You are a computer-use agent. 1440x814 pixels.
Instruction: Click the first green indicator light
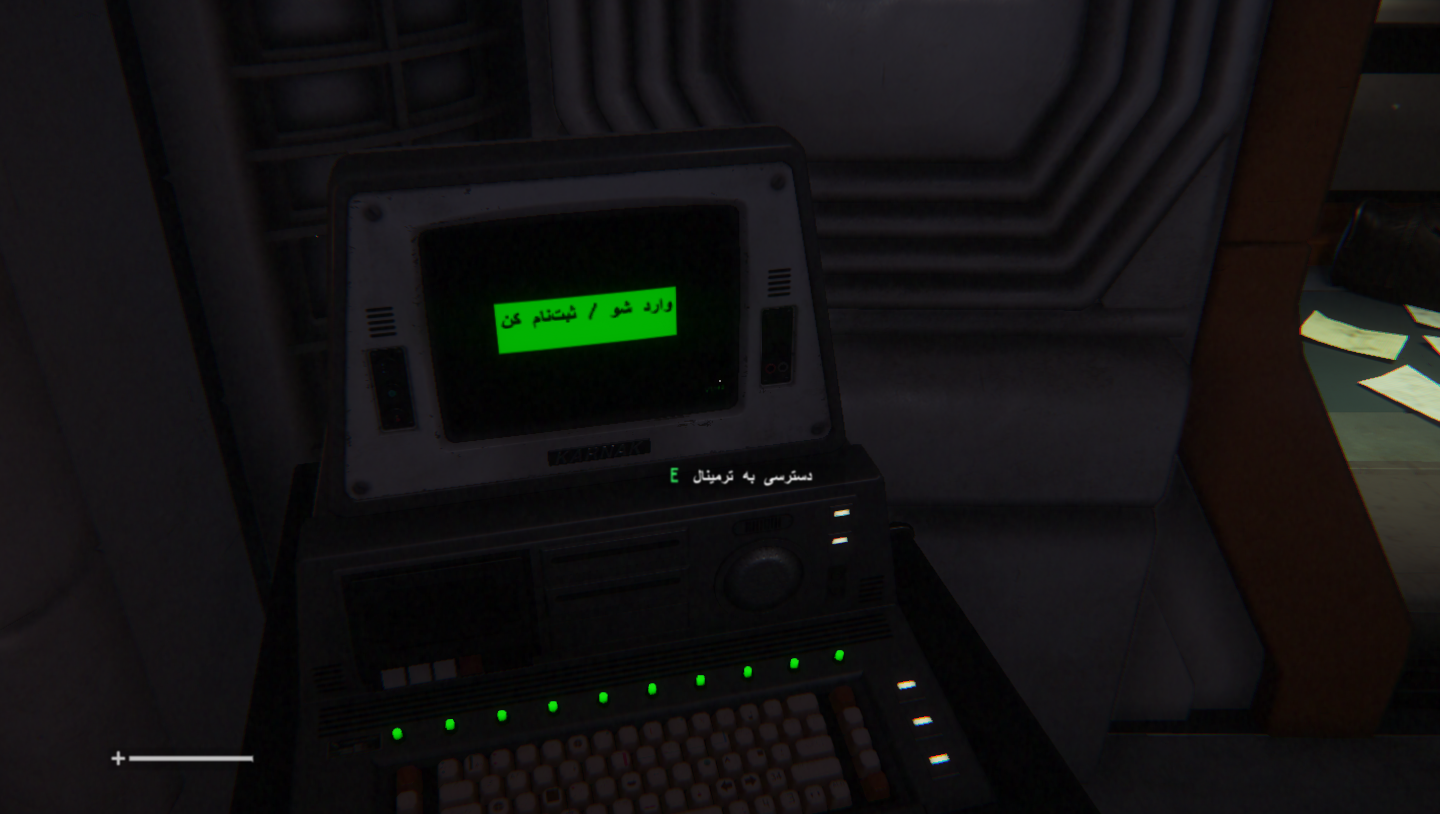pyautogui.click(x=397, y=732)
